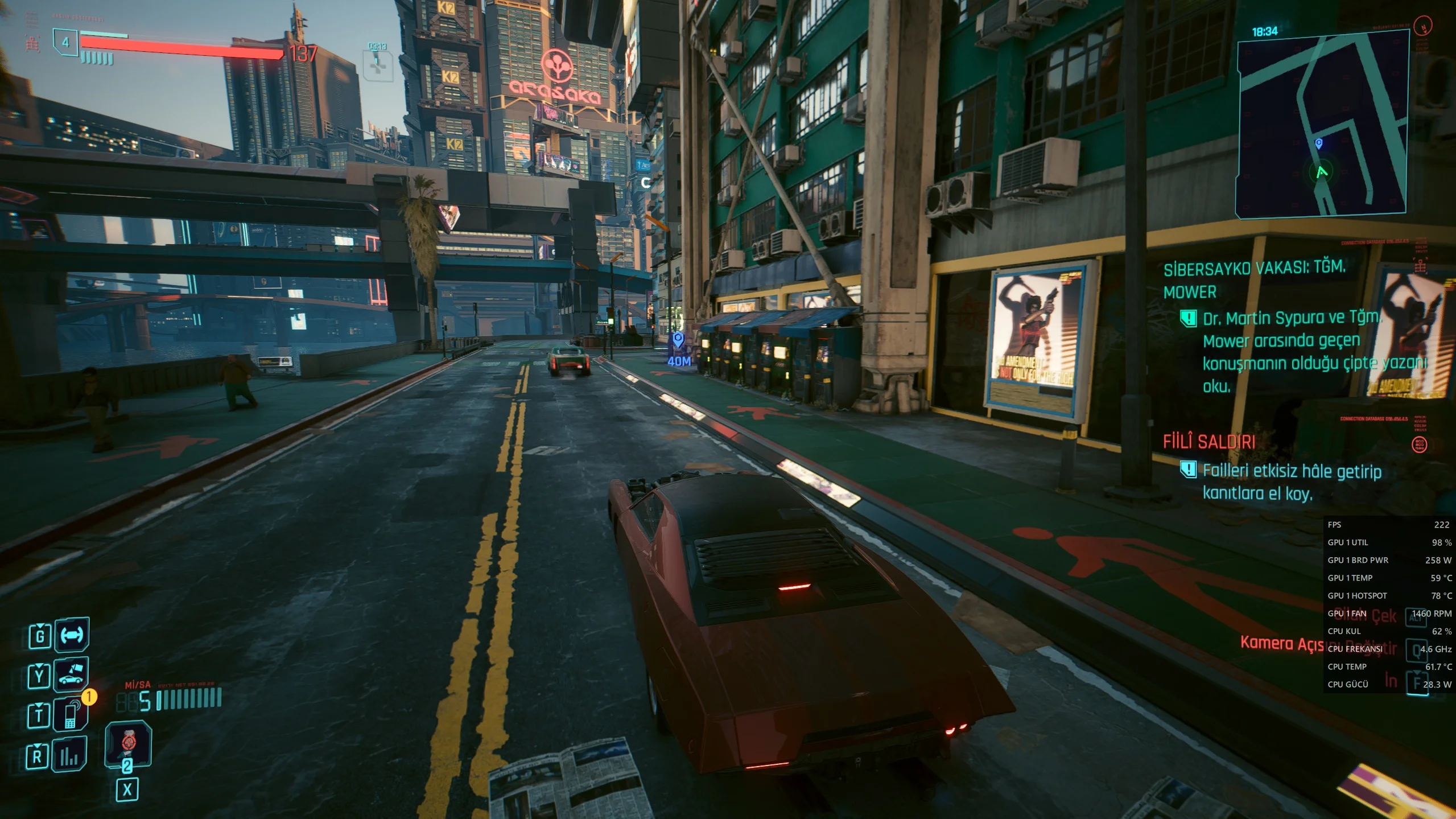Open the minimap
The image size is (1456, 819).
click(x=1322, y=124)
